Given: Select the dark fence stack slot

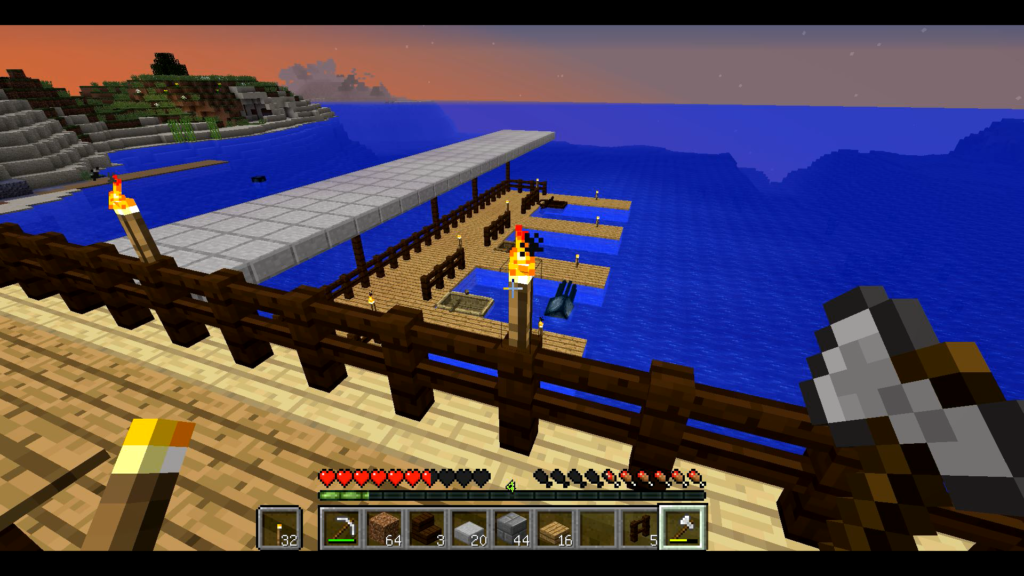Looking at the screenshot, I should point(639,528).
